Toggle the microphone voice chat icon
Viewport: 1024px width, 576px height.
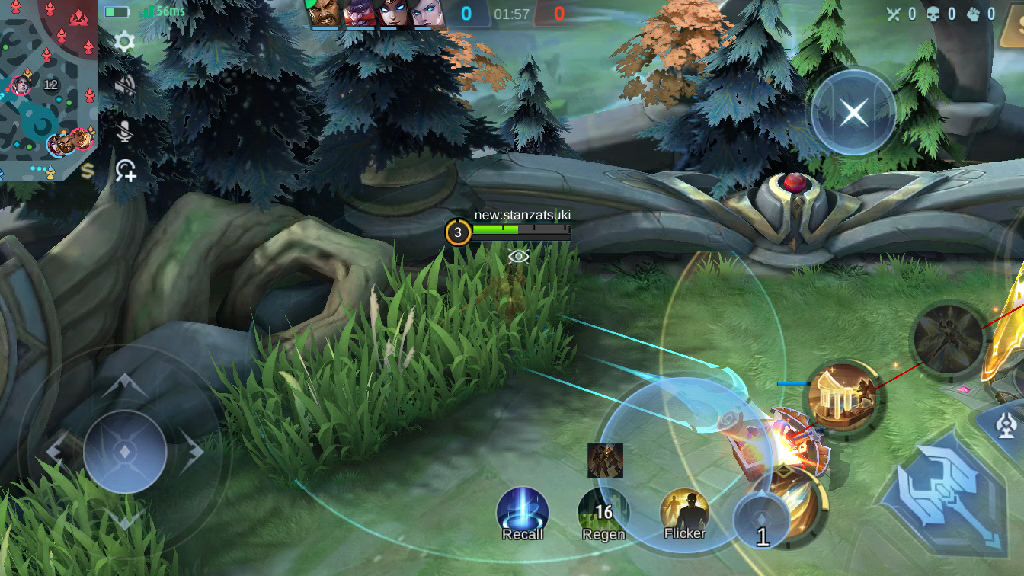[x=126, y=130]
